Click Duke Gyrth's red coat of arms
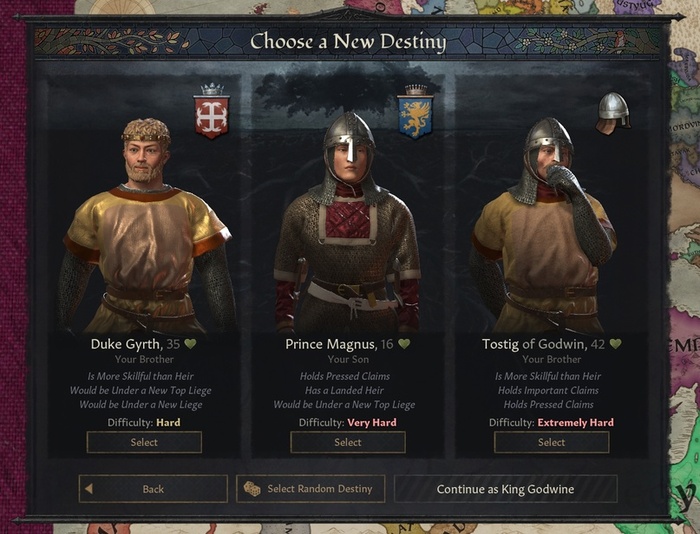Viewport: 700px width, 534px height. click(x=211, y=111)
